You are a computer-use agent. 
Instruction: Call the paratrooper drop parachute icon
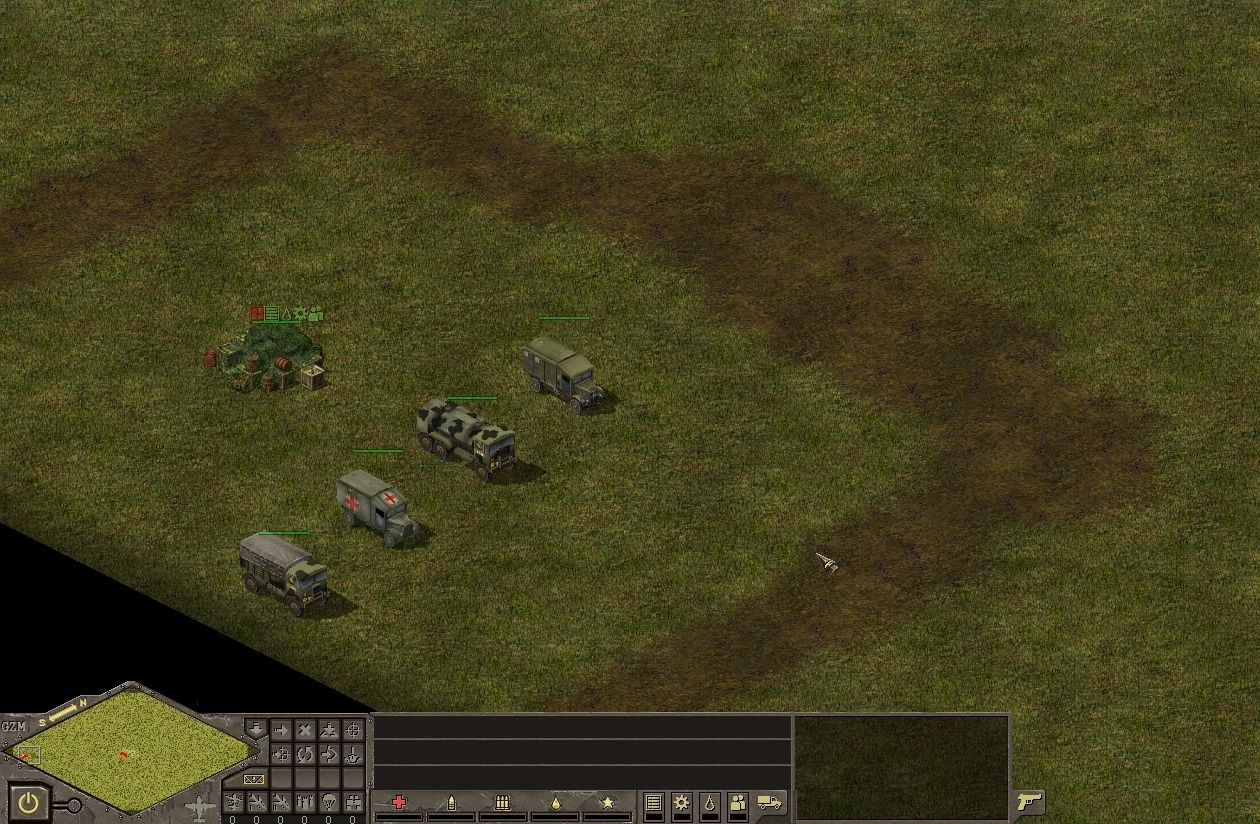329,802
